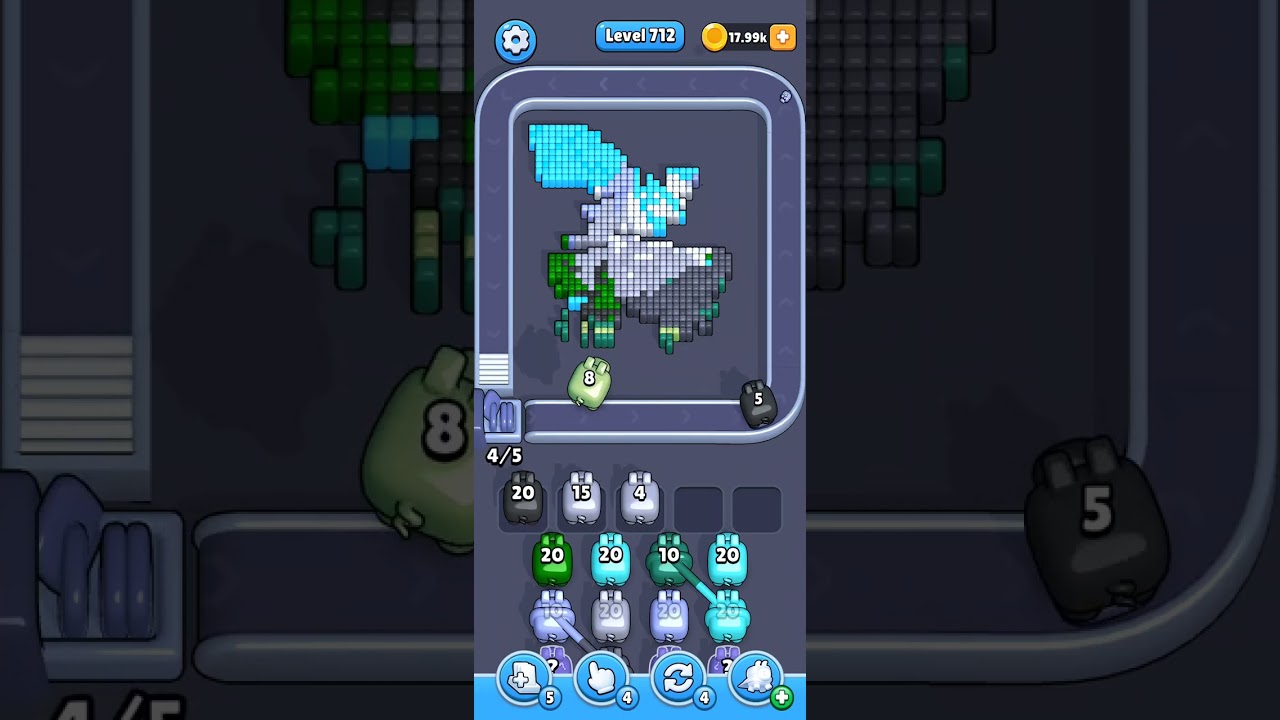The height and width of the screenshot is (720, 1280).
Task: Add coins with the orange plus button
Action: click(x=783, y=37)
